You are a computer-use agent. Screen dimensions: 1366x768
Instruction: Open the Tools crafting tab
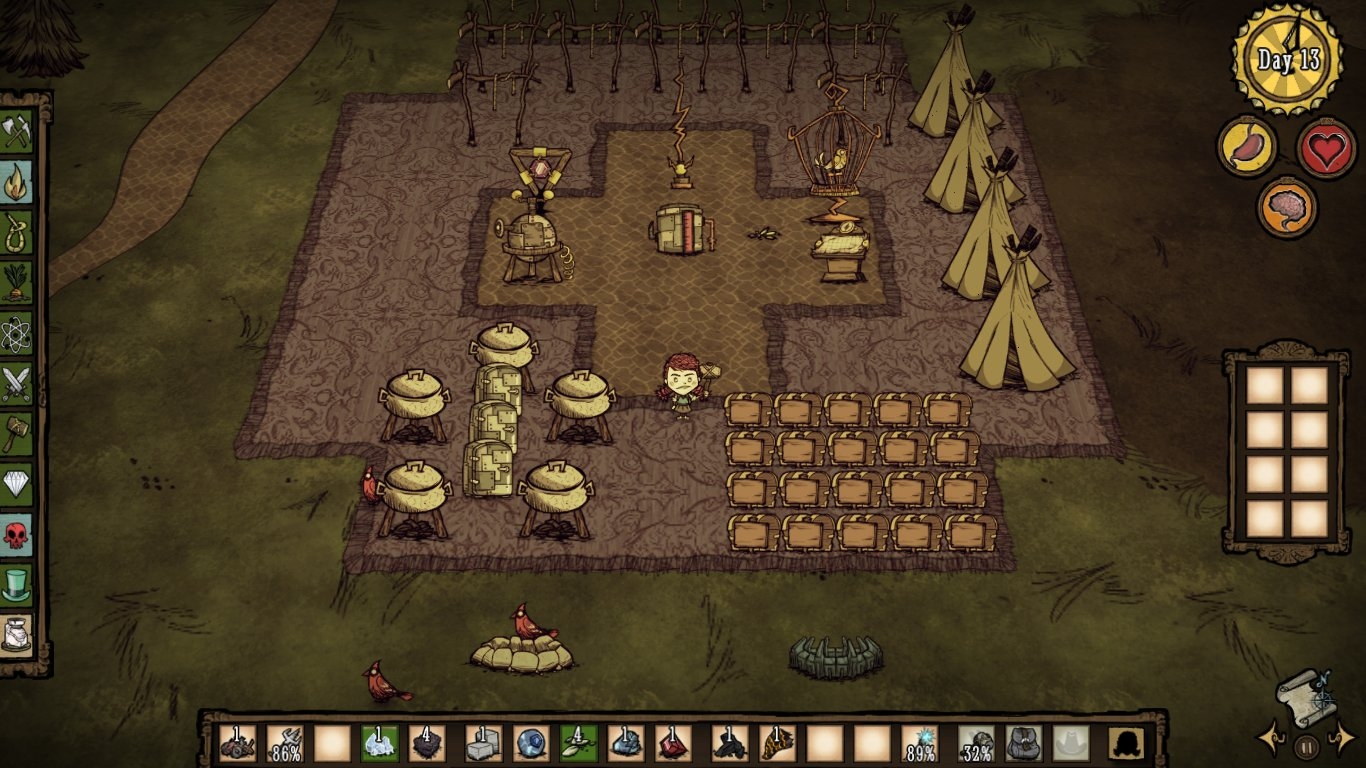click(x=17, y=131)
